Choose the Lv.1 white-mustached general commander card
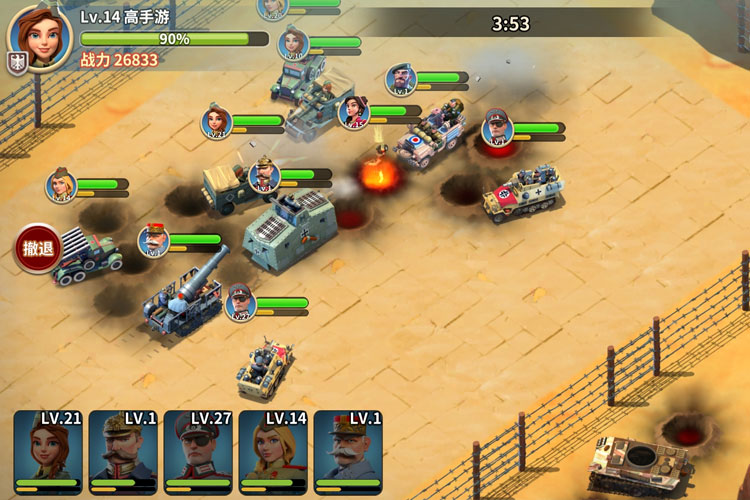750x500 pixels. tap(348, 451)
